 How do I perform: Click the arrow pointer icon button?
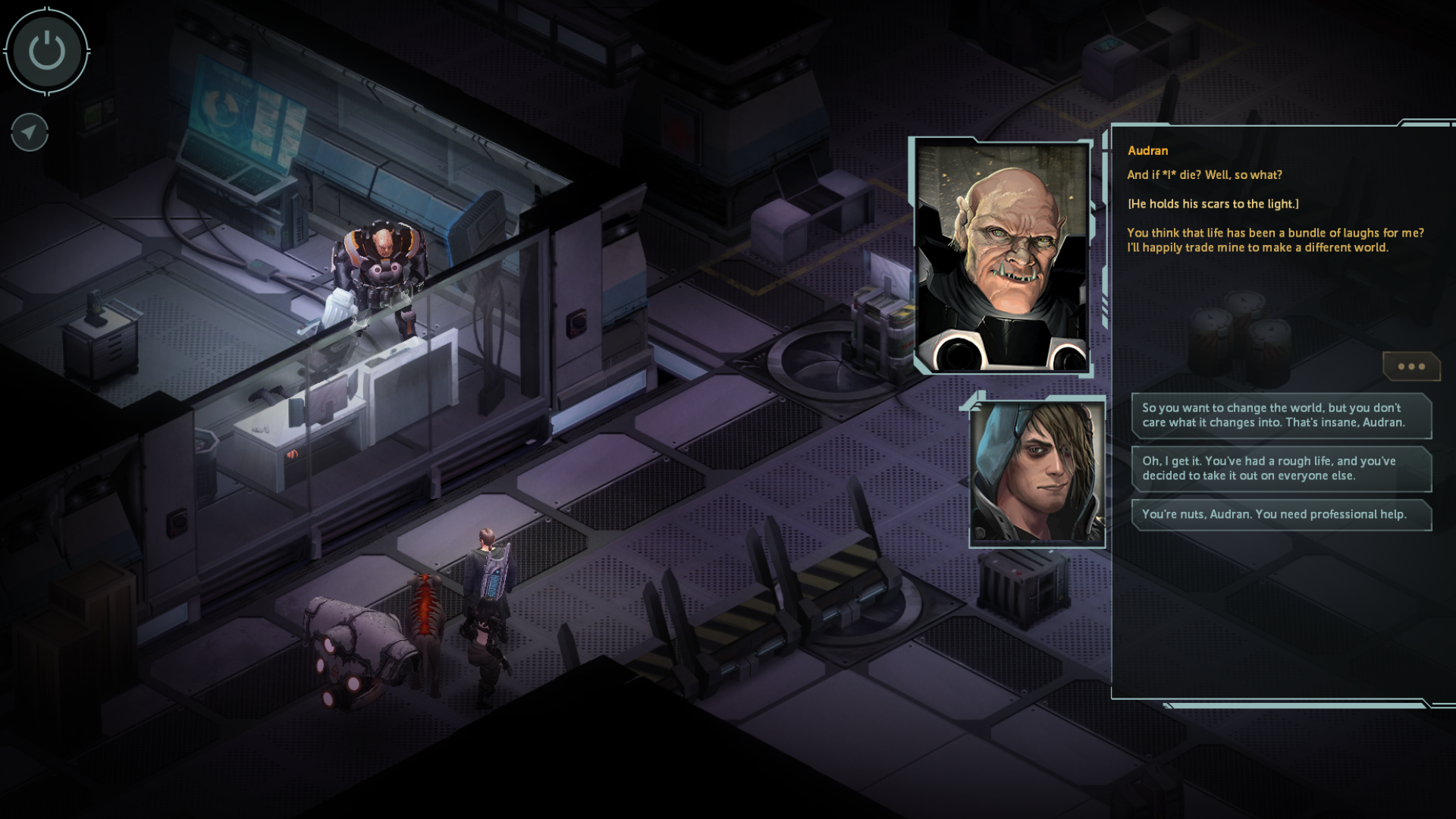tap(30, 133)
